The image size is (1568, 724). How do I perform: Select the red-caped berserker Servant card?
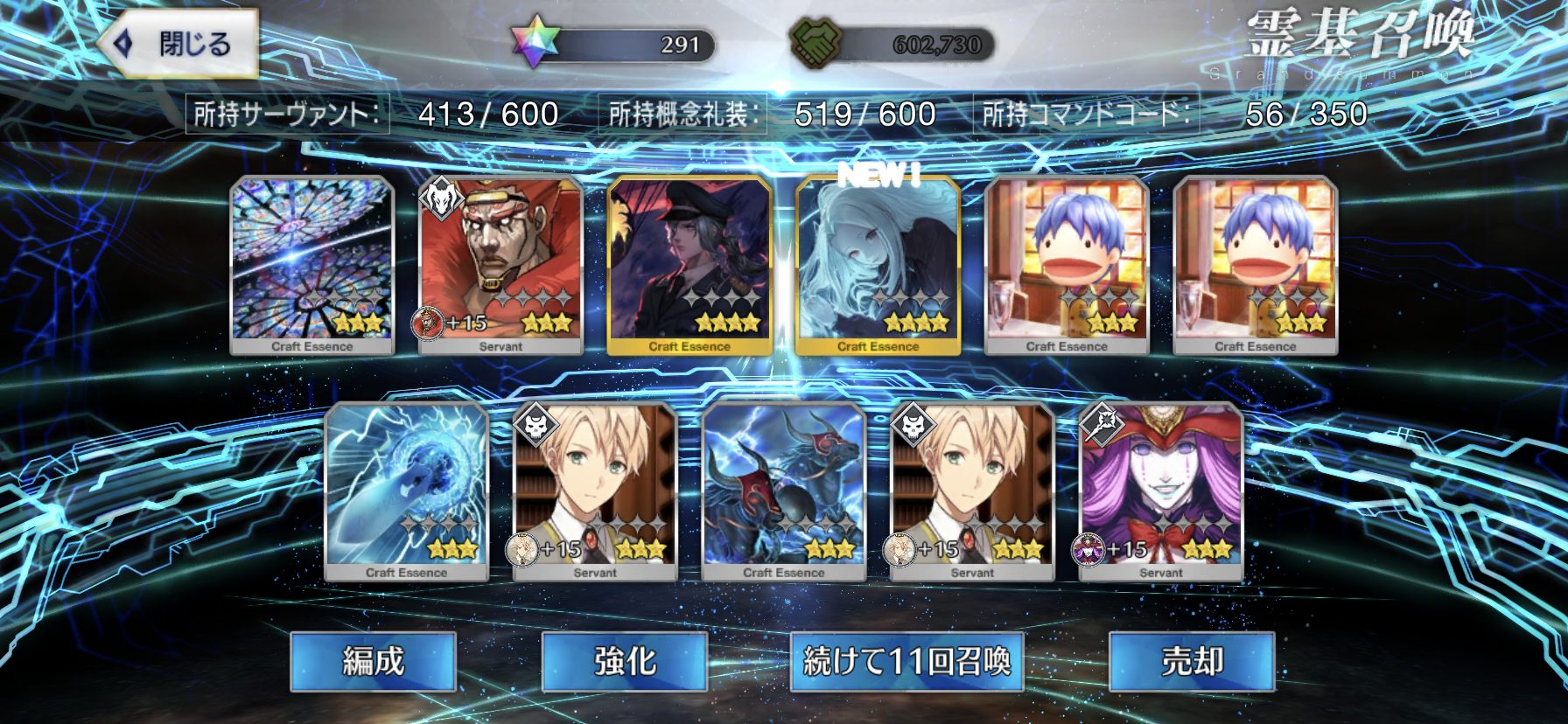500,264
